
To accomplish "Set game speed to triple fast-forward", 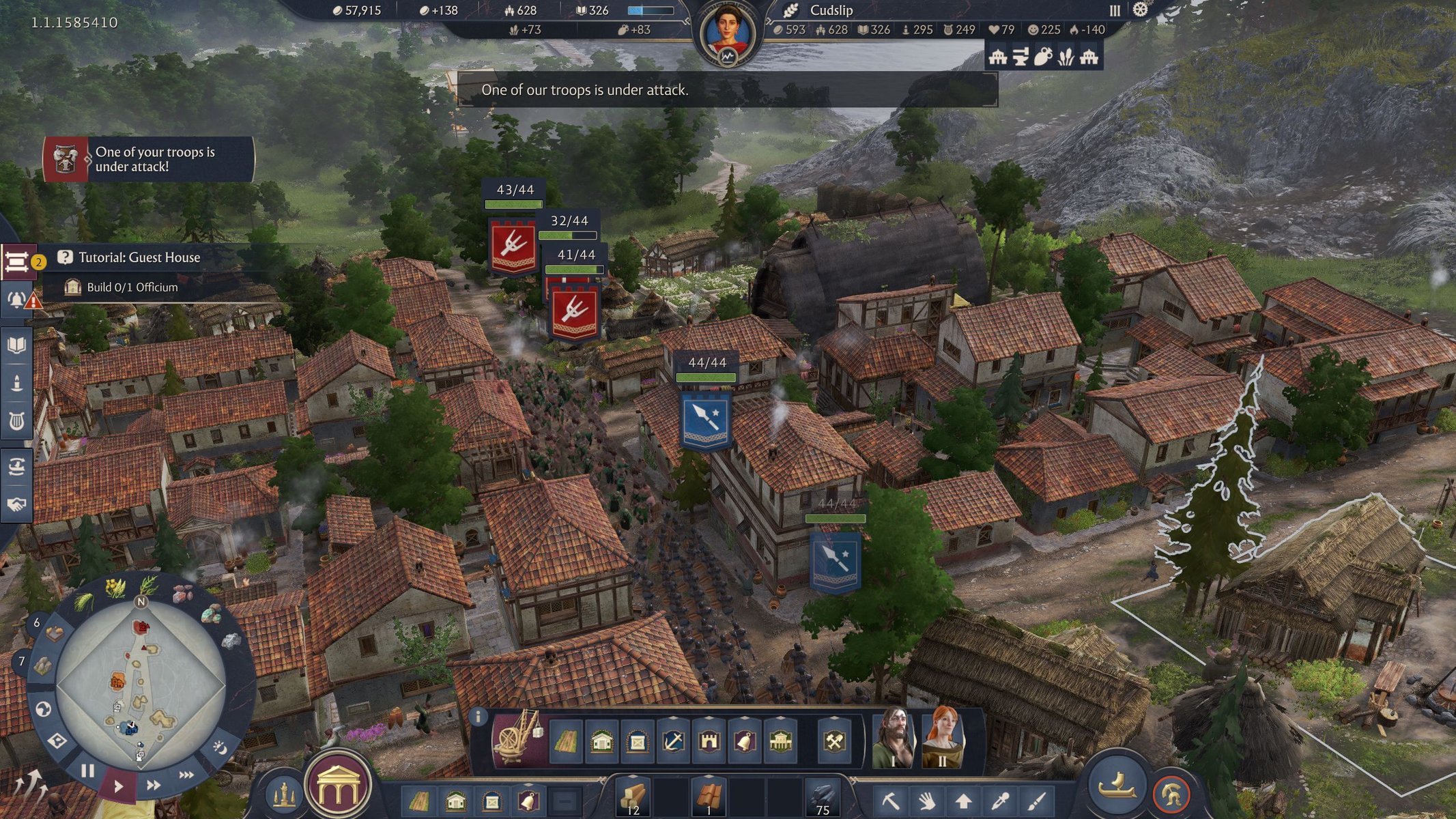I will [x=186, y=775].
